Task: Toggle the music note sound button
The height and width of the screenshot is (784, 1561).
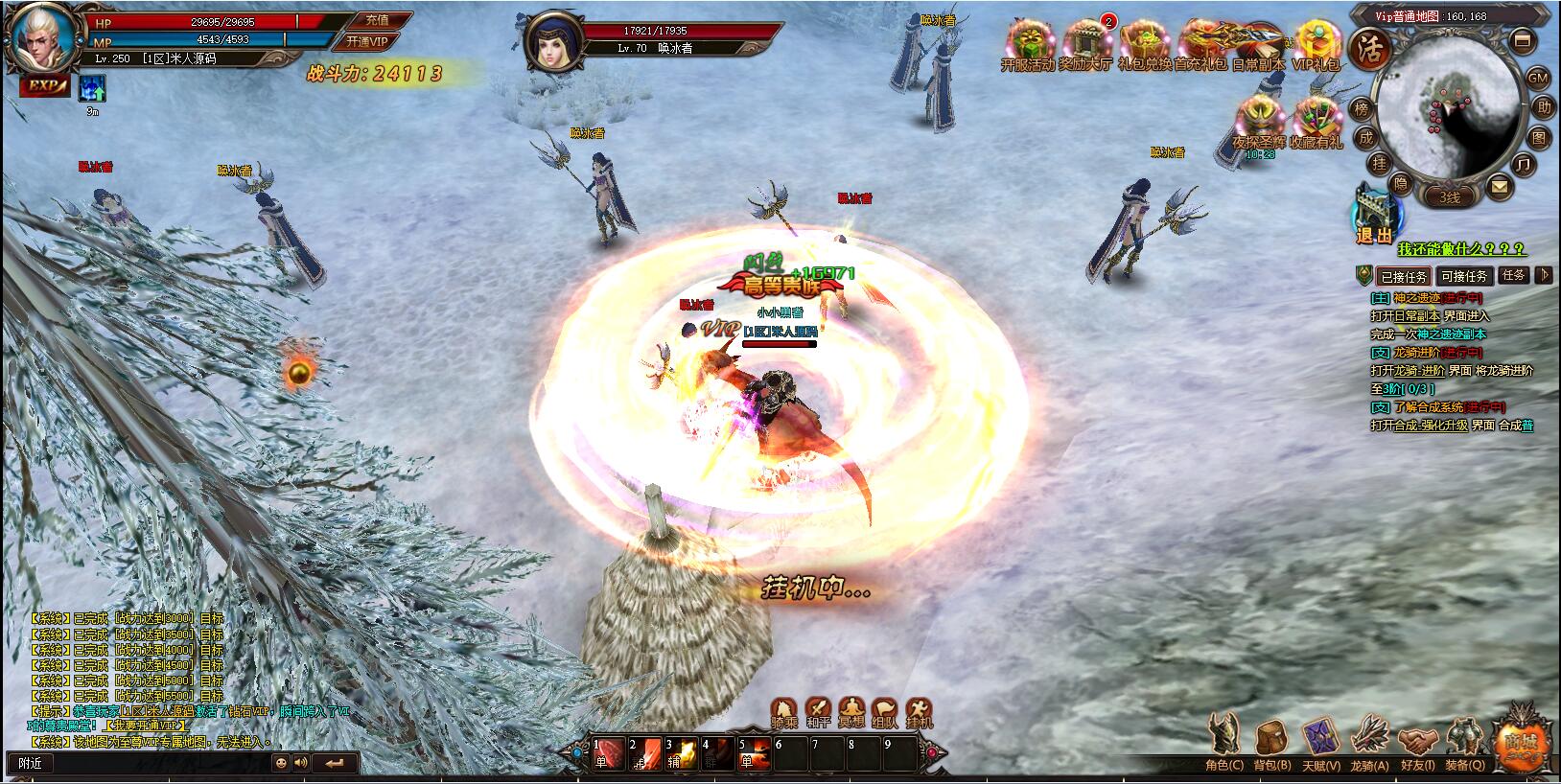Action: tap(1522, 165)
